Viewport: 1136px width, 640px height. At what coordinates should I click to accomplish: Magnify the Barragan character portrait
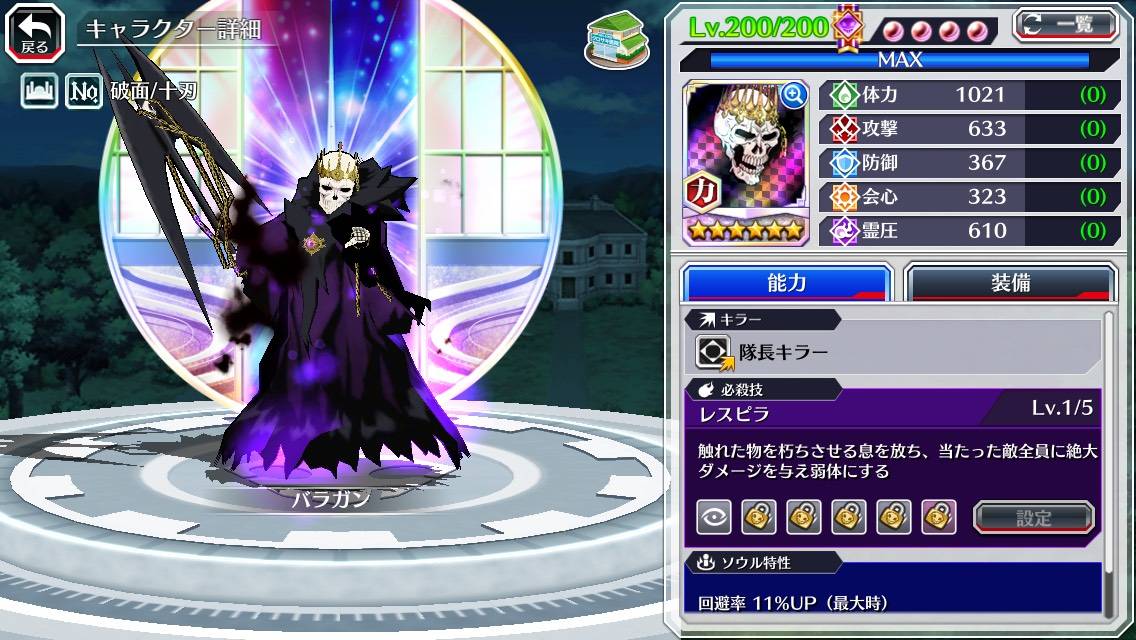[794, 95]
